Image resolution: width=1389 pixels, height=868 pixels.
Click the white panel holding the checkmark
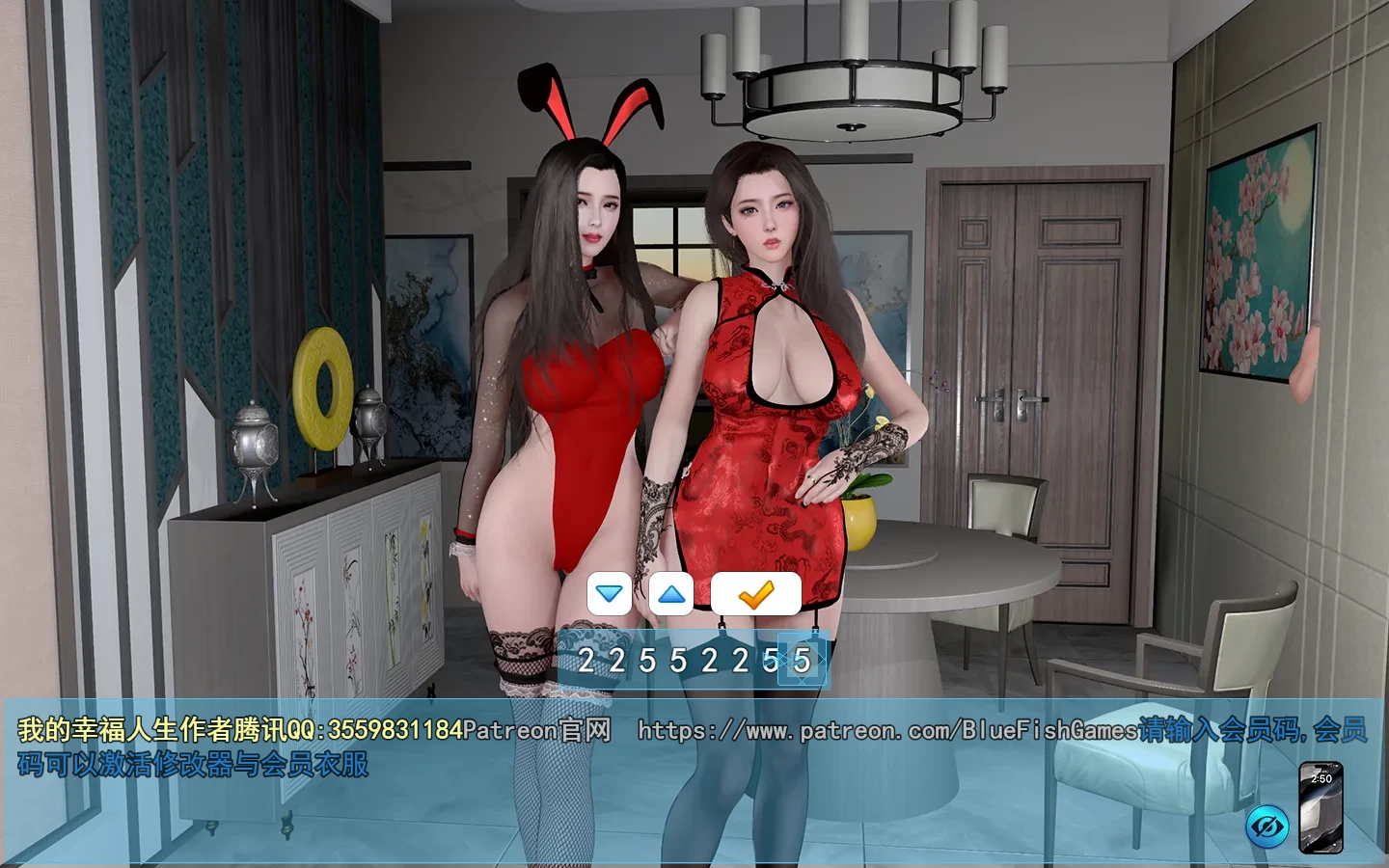tap(758, 593)
